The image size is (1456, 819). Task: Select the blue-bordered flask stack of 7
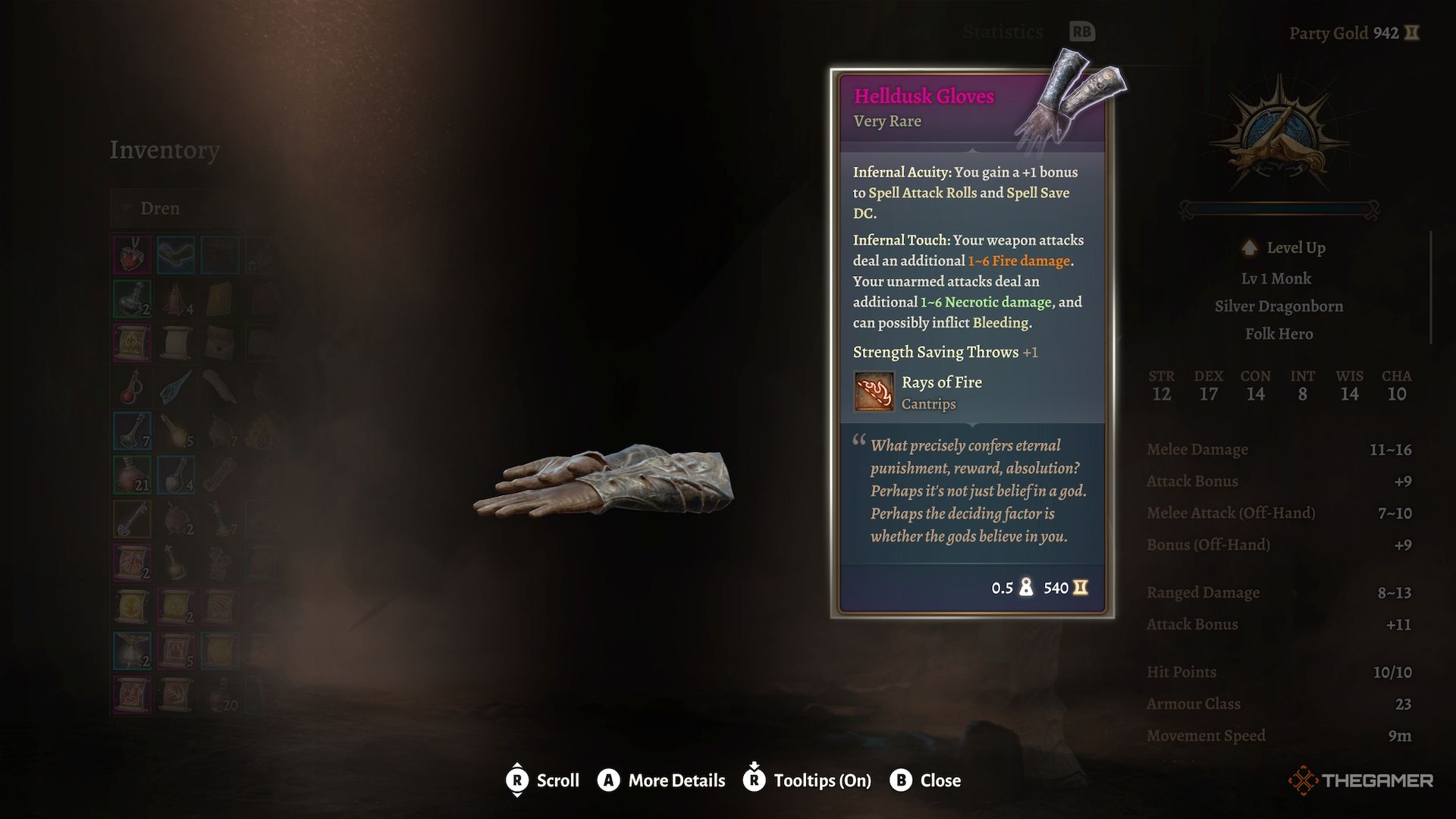point(132,431)
